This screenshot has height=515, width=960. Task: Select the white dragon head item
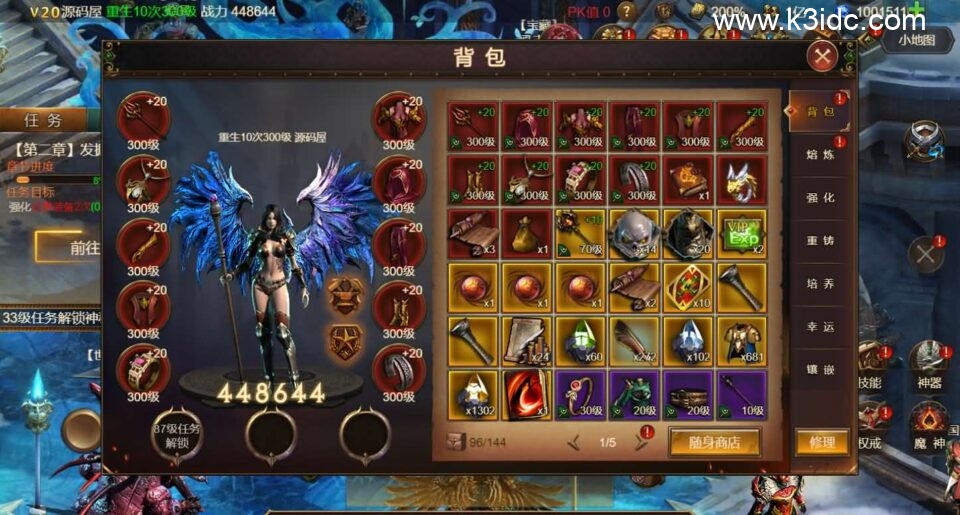coord(741,179)
